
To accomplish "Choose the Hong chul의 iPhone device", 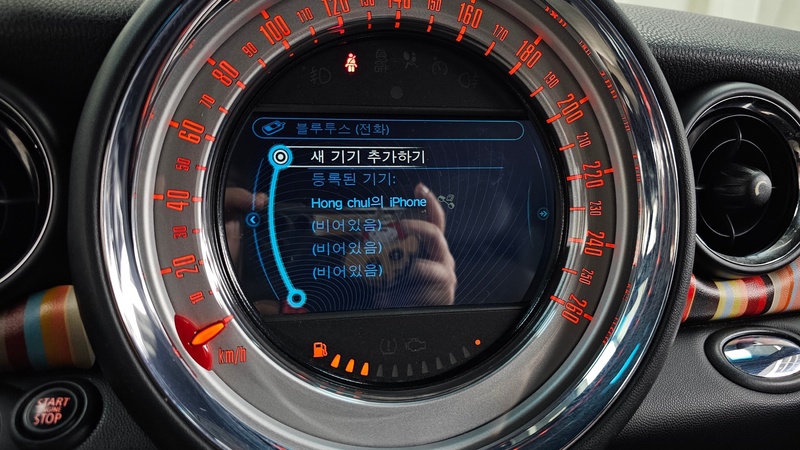I will [369, 202].
